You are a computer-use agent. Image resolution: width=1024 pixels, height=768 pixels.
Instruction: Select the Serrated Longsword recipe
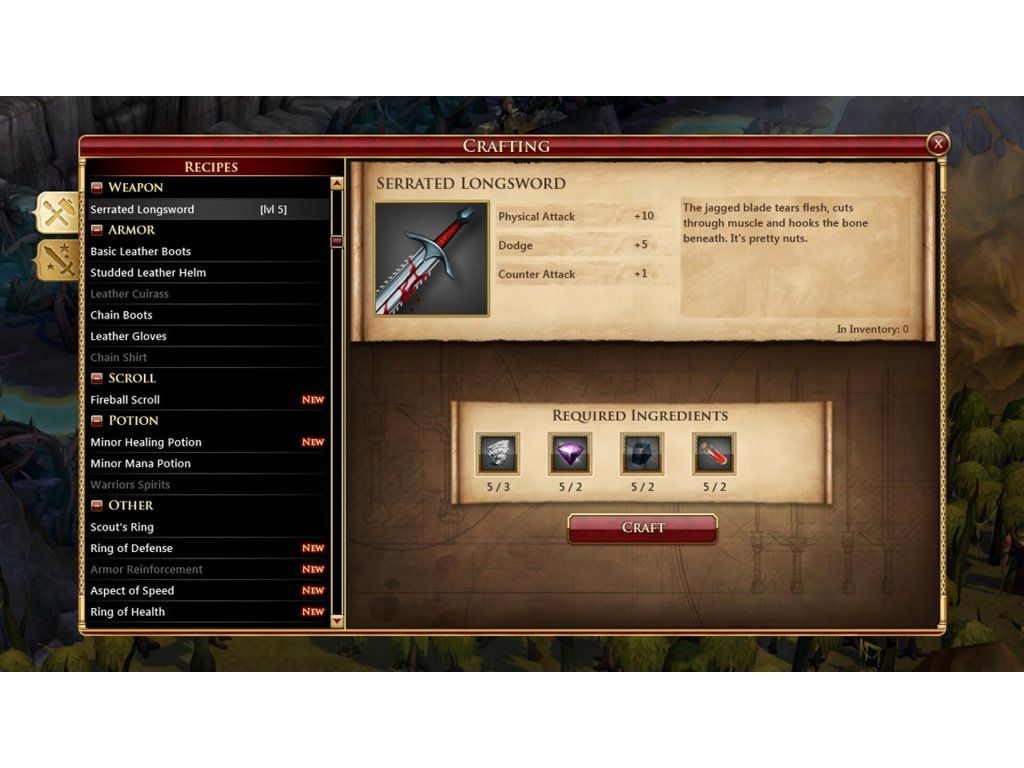(x=143, y=210)
